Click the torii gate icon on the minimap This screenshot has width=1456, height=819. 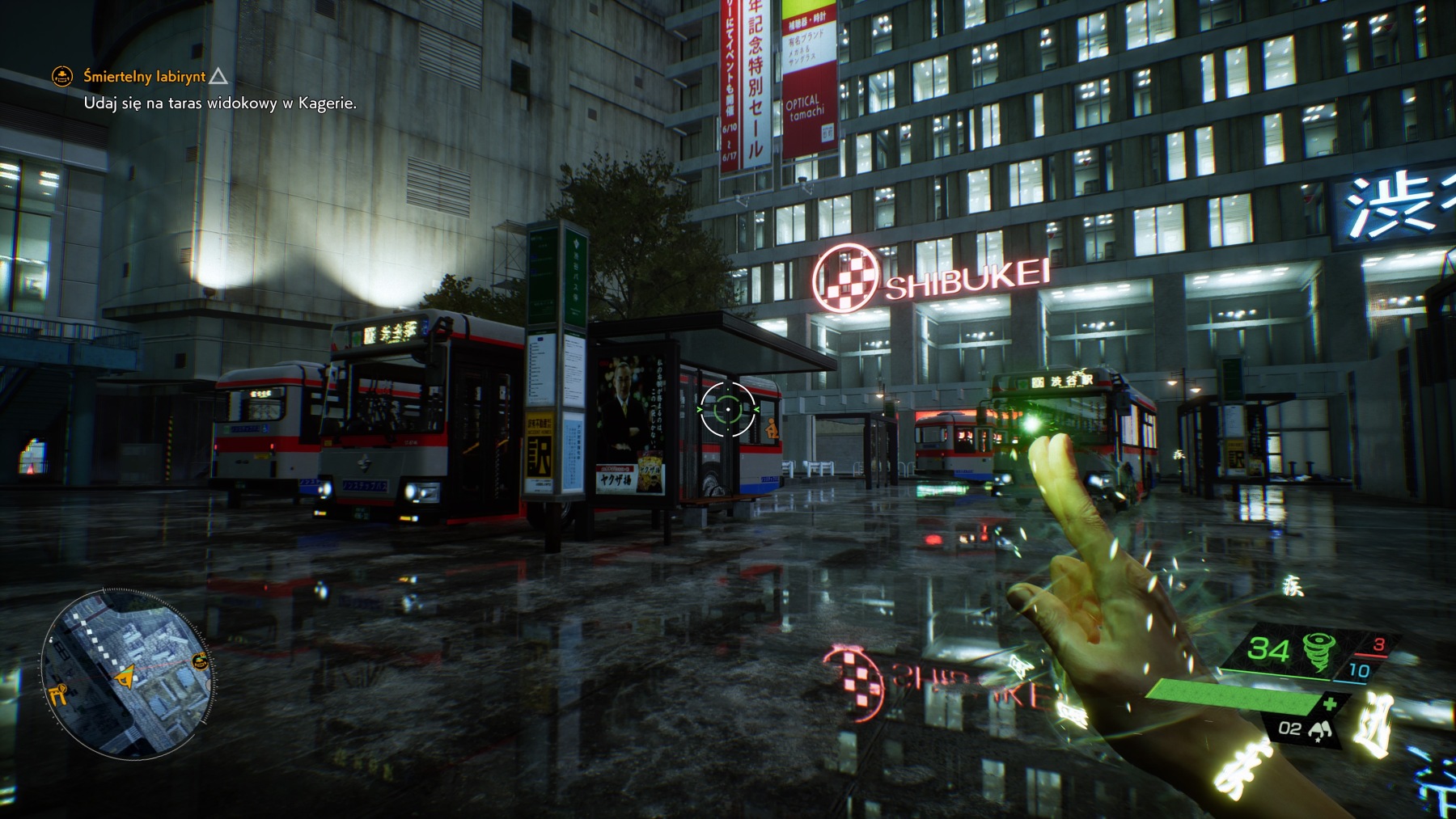(x=59, y=695)
